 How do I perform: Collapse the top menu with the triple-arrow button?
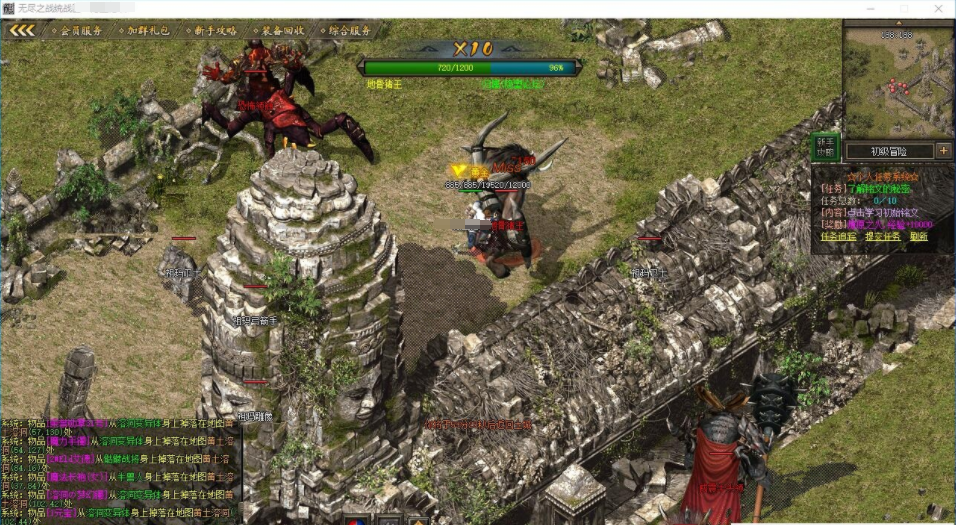pos(22,30)
